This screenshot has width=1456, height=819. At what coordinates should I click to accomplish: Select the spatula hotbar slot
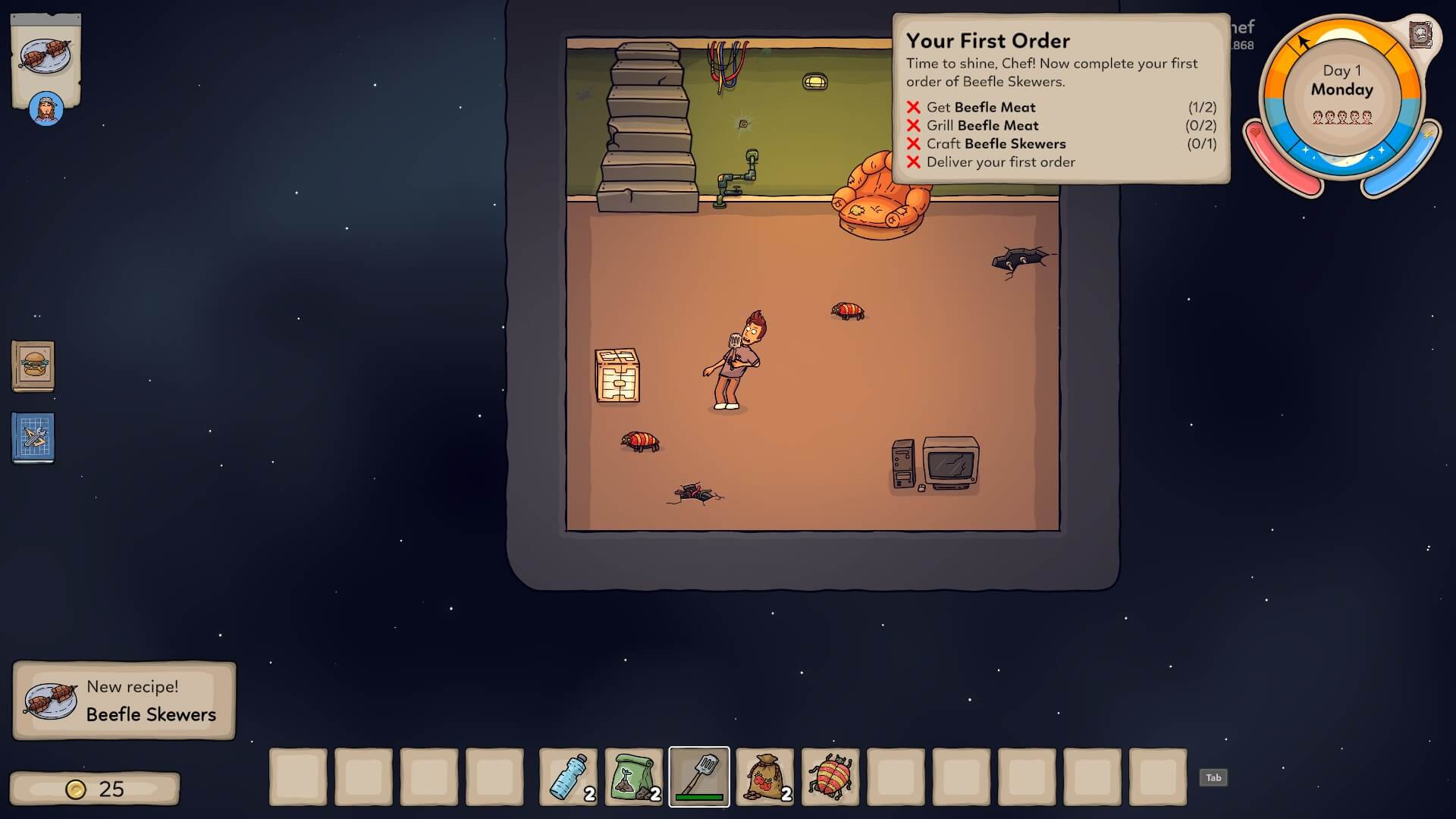tap(699, 777)
